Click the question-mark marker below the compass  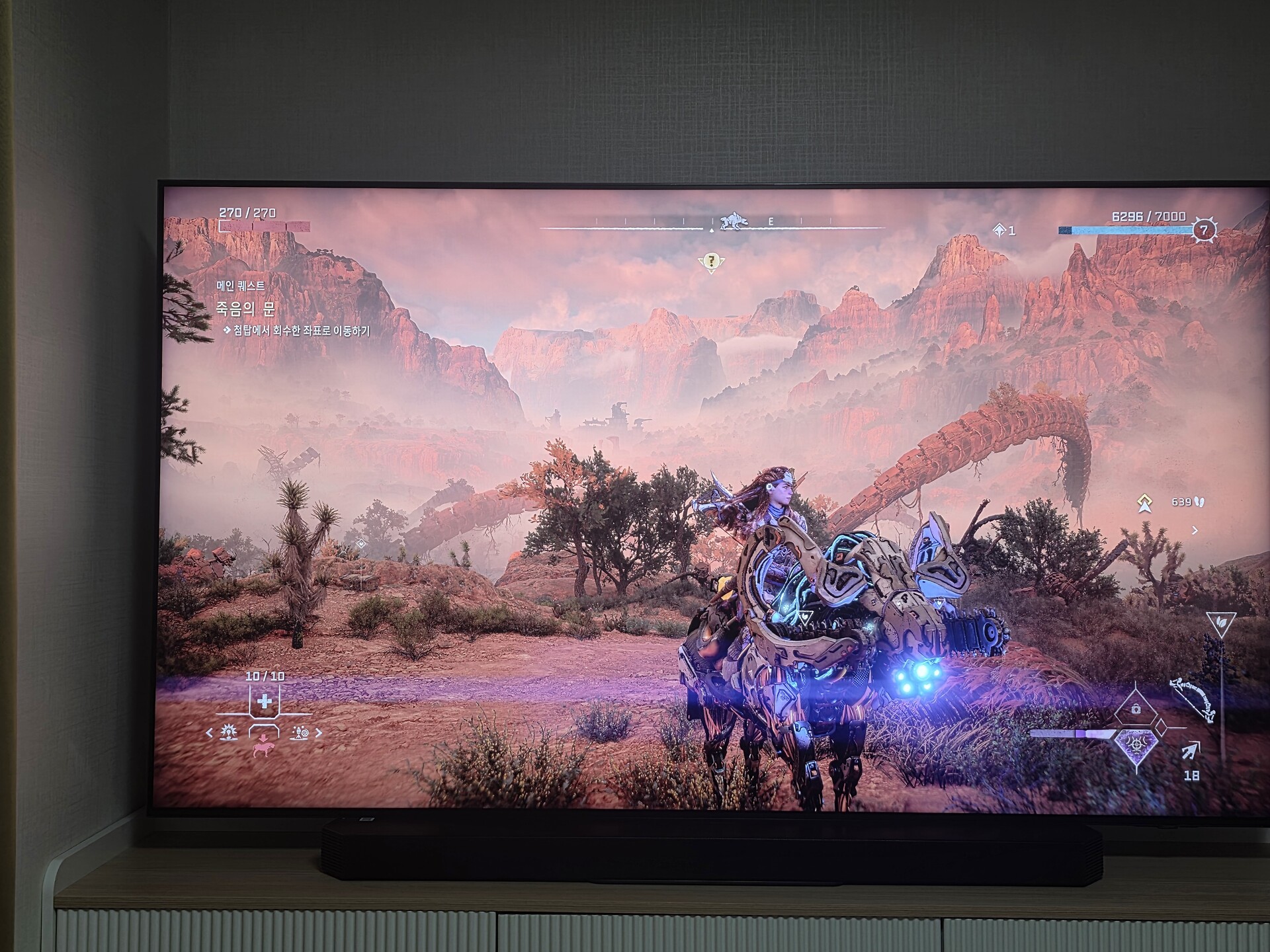711,262
